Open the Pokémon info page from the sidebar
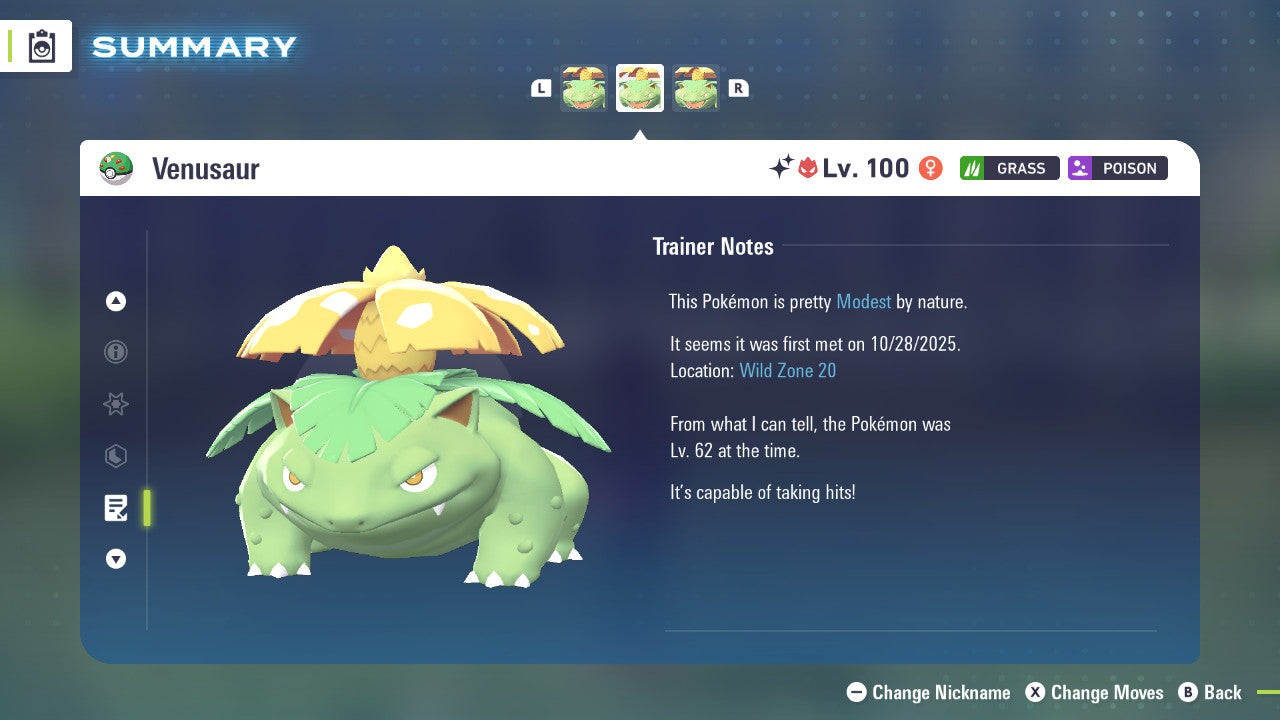1280x720 pixels. (115, 352)
